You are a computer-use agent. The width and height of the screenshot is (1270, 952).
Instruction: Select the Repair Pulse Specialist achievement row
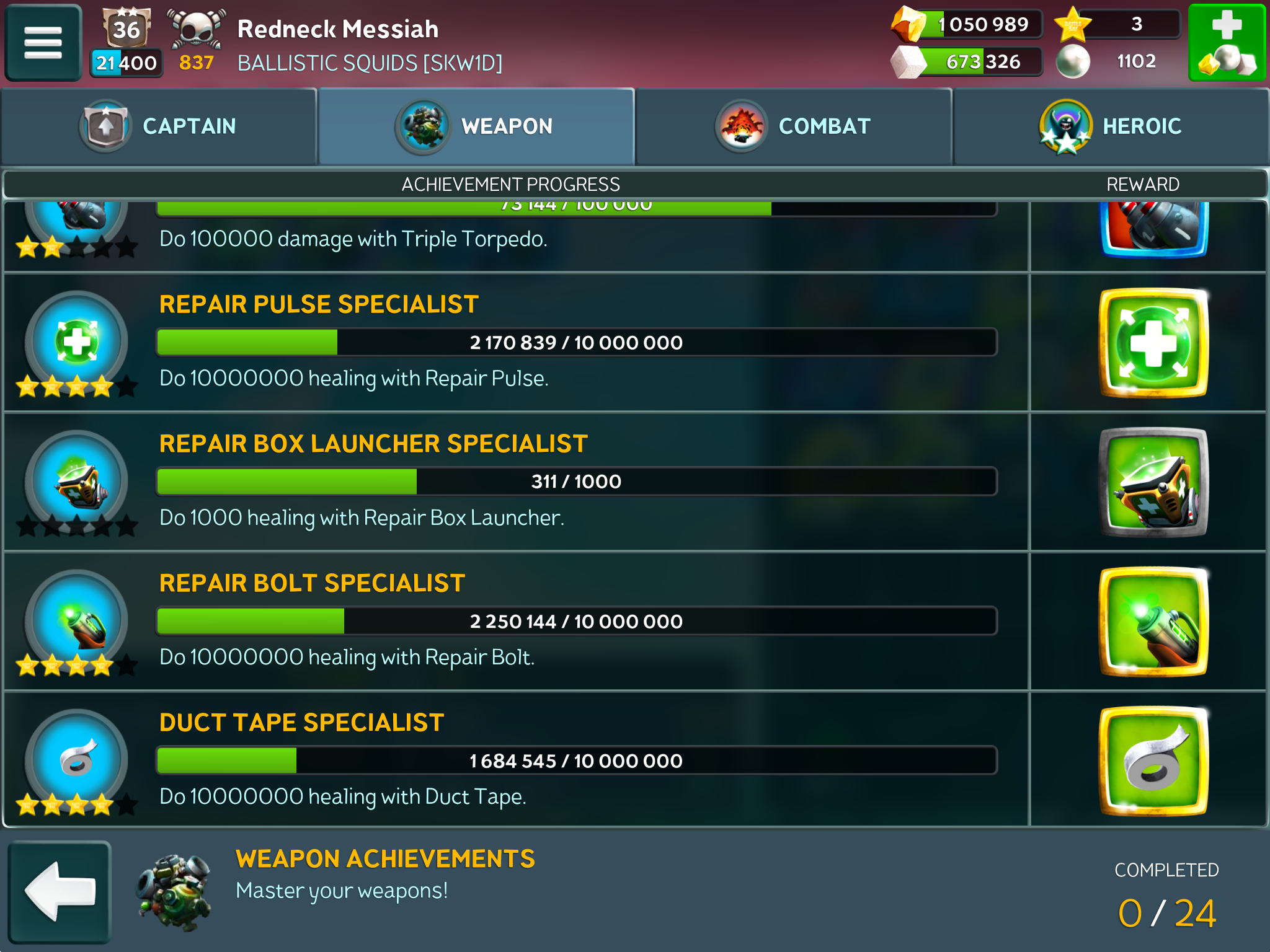coord(515,342)
